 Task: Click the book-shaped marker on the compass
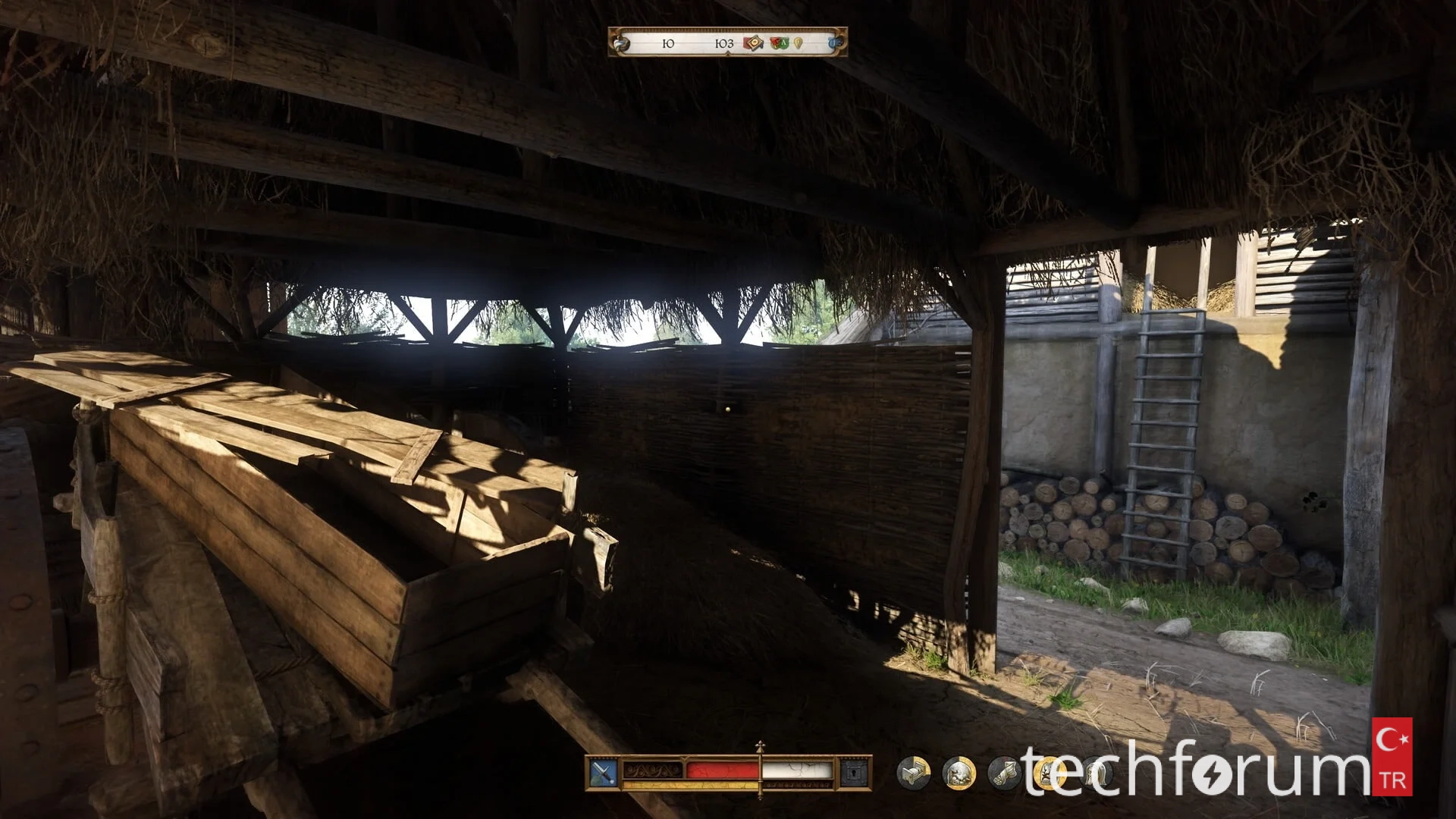pyautogui.click(x=753, y=43)
